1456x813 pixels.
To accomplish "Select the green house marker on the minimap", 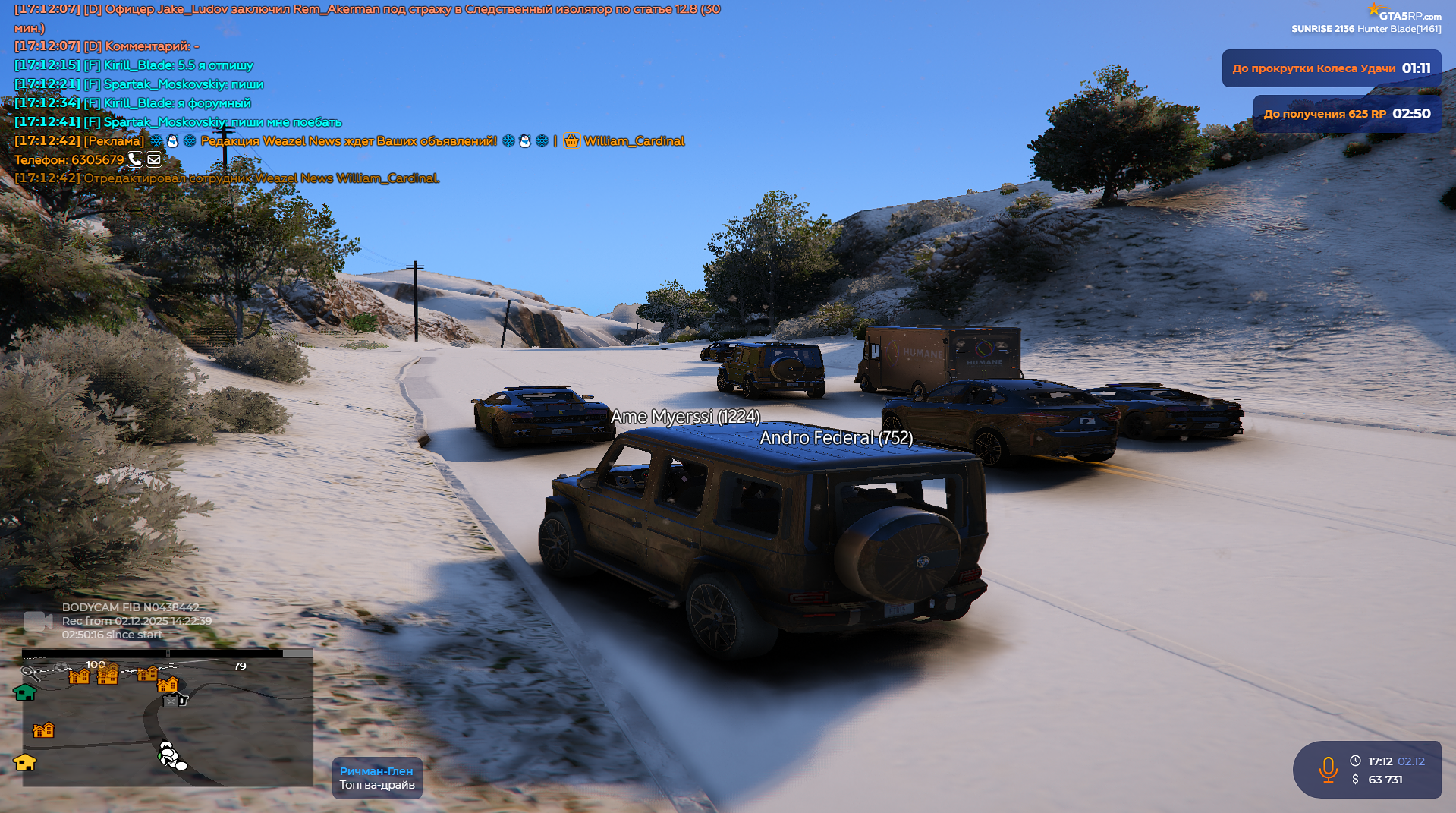I will tap(24, 692).
